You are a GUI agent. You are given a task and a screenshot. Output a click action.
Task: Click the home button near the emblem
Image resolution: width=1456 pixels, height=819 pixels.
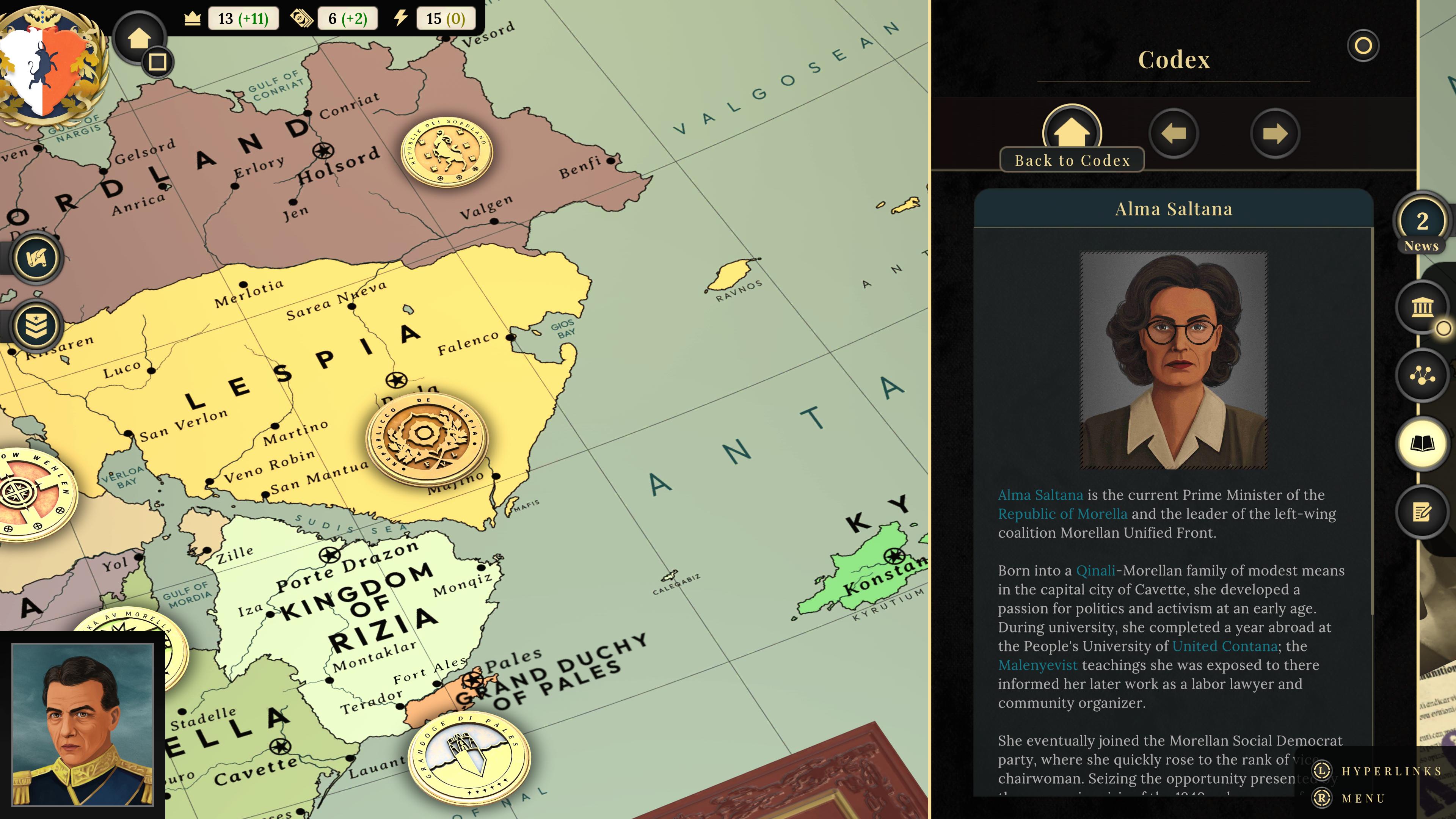click(x=138, y=38)
